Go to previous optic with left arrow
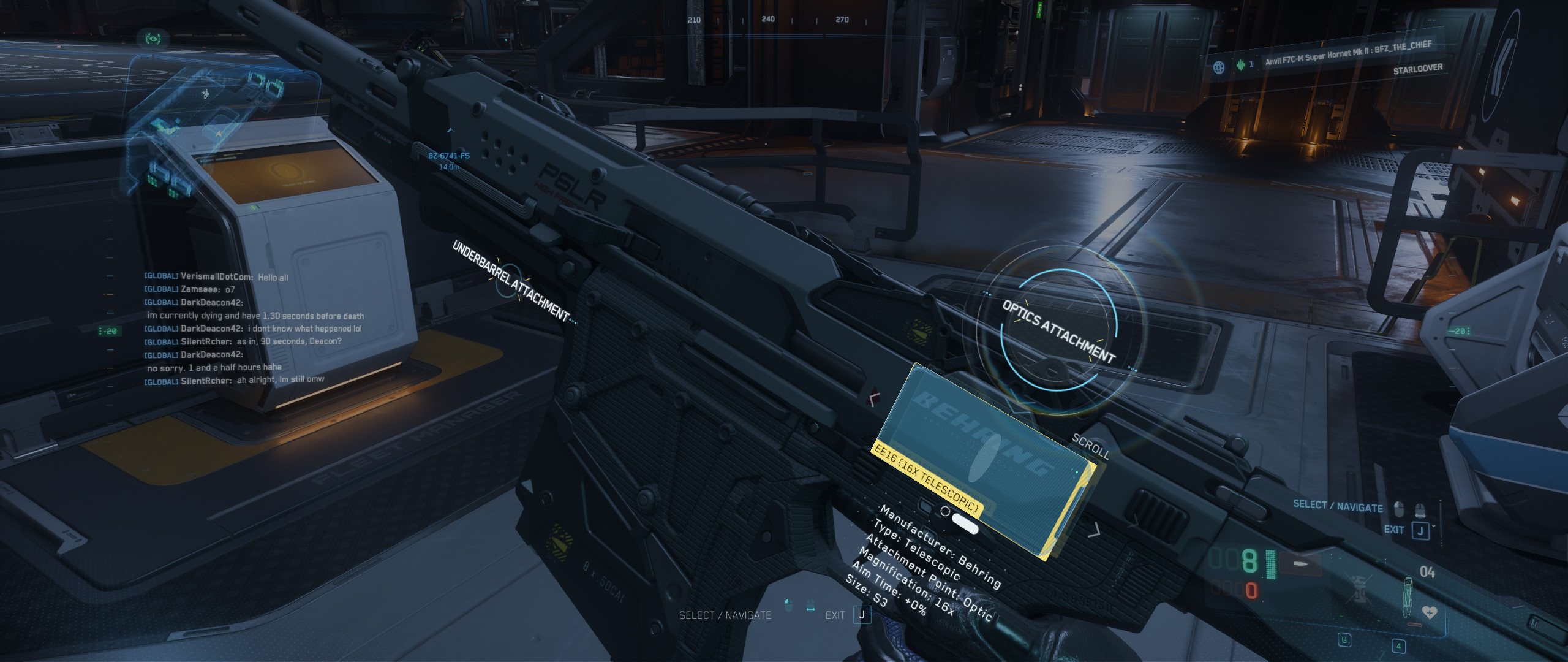The width and height of the screenshot is (1568, 662). click(x=875, y=399)
